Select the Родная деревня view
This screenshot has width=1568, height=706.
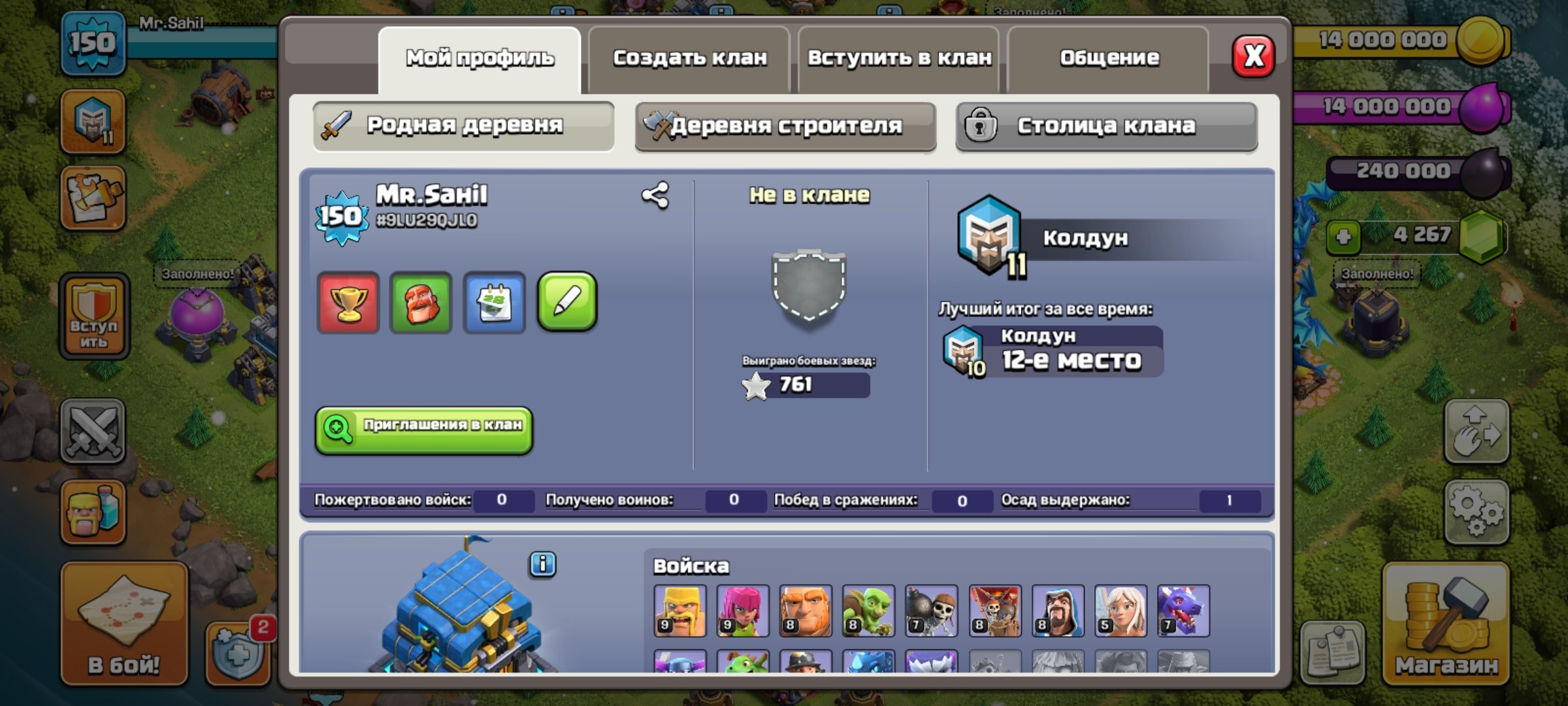[x=463, y=127]
